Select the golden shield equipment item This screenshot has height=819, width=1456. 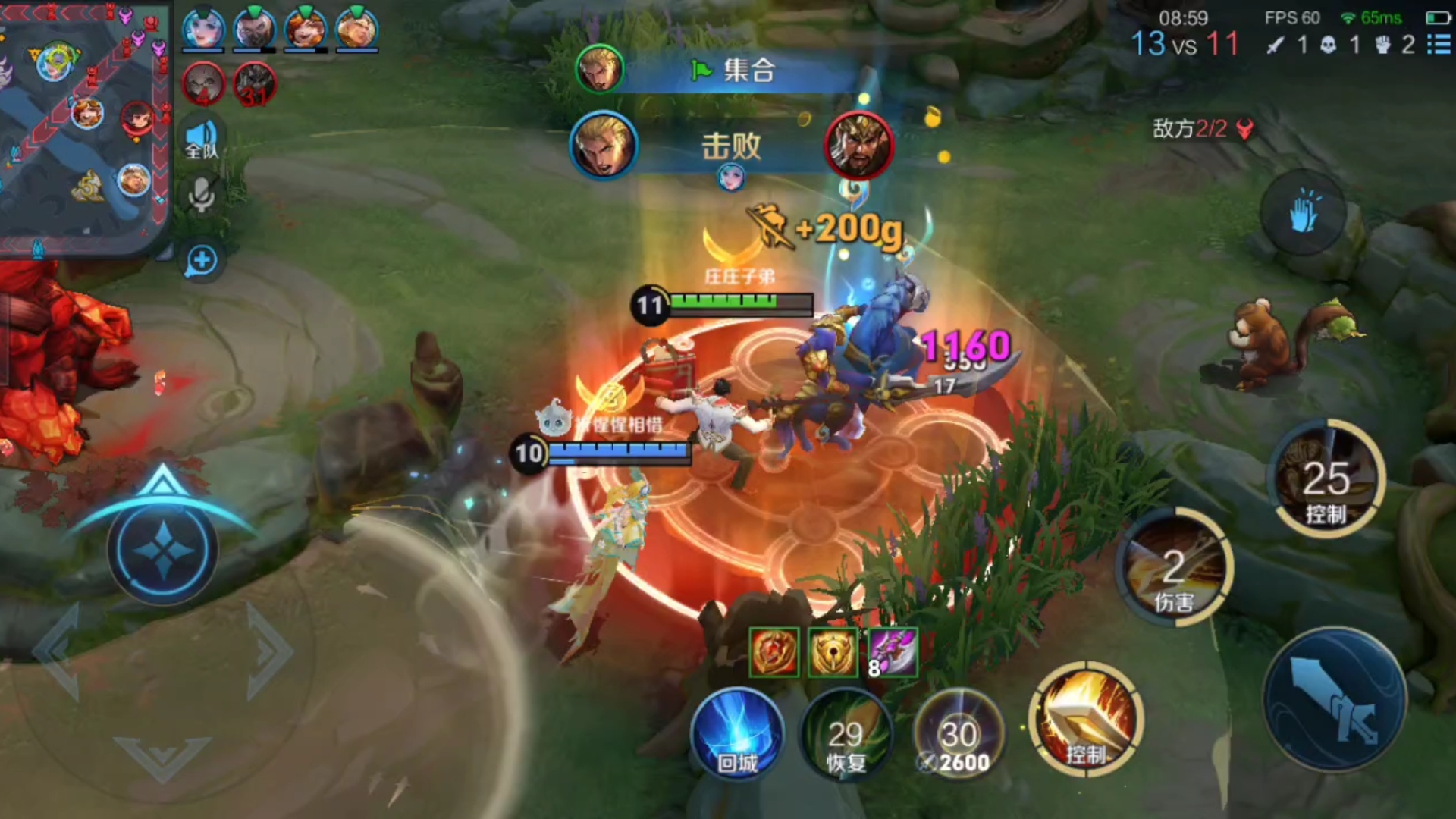click(x=833, y=652)
